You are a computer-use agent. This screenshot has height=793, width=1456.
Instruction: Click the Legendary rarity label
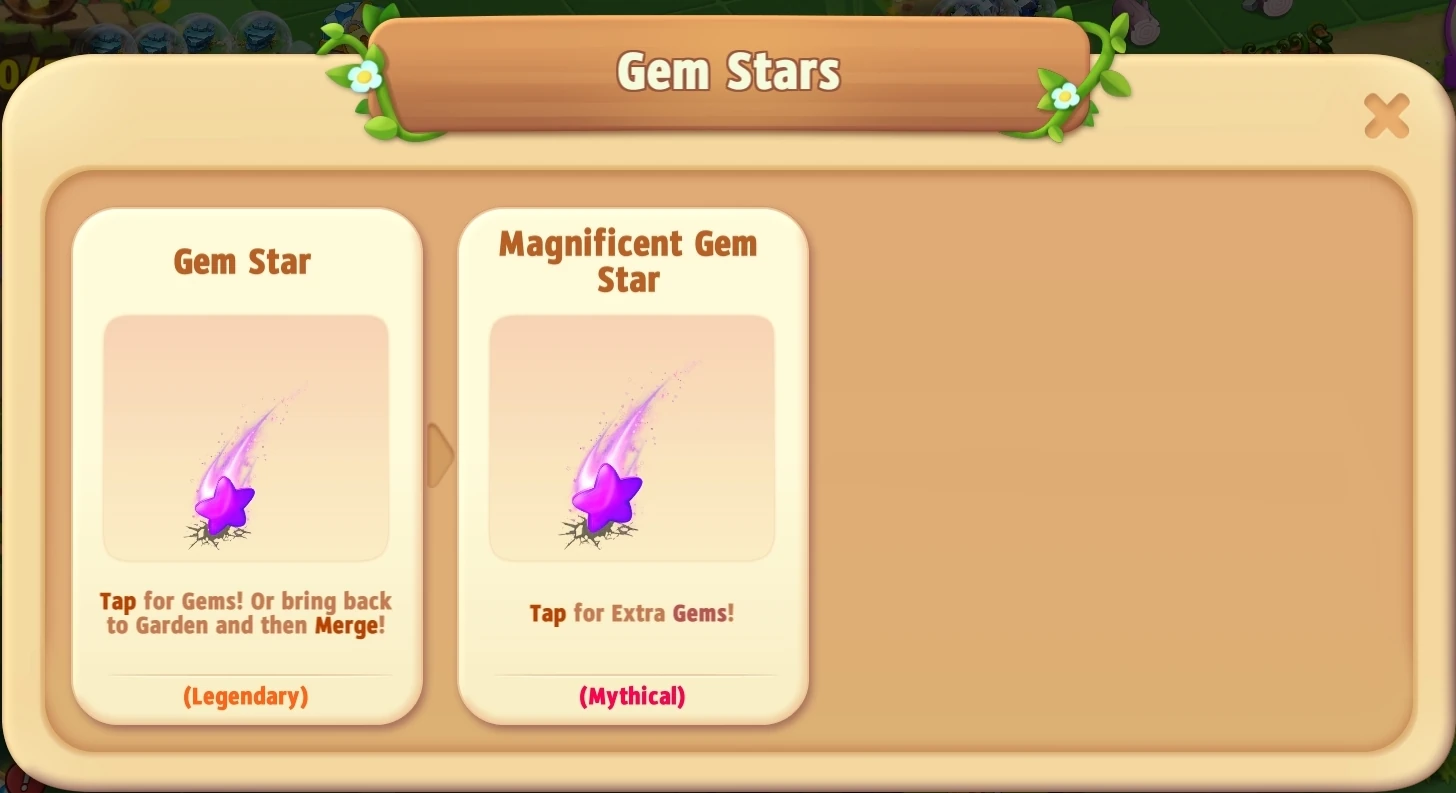point(245,696)
